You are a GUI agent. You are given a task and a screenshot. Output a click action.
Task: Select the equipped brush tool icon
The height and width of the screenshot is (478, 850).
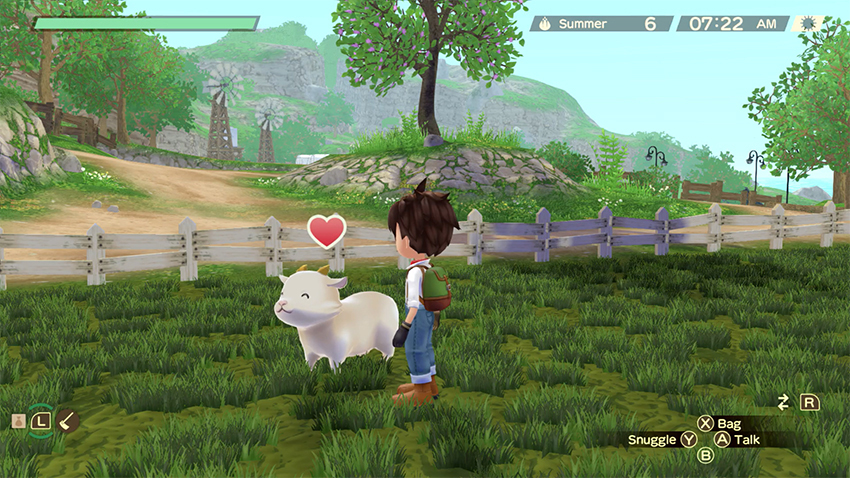(x=68, y=421)
